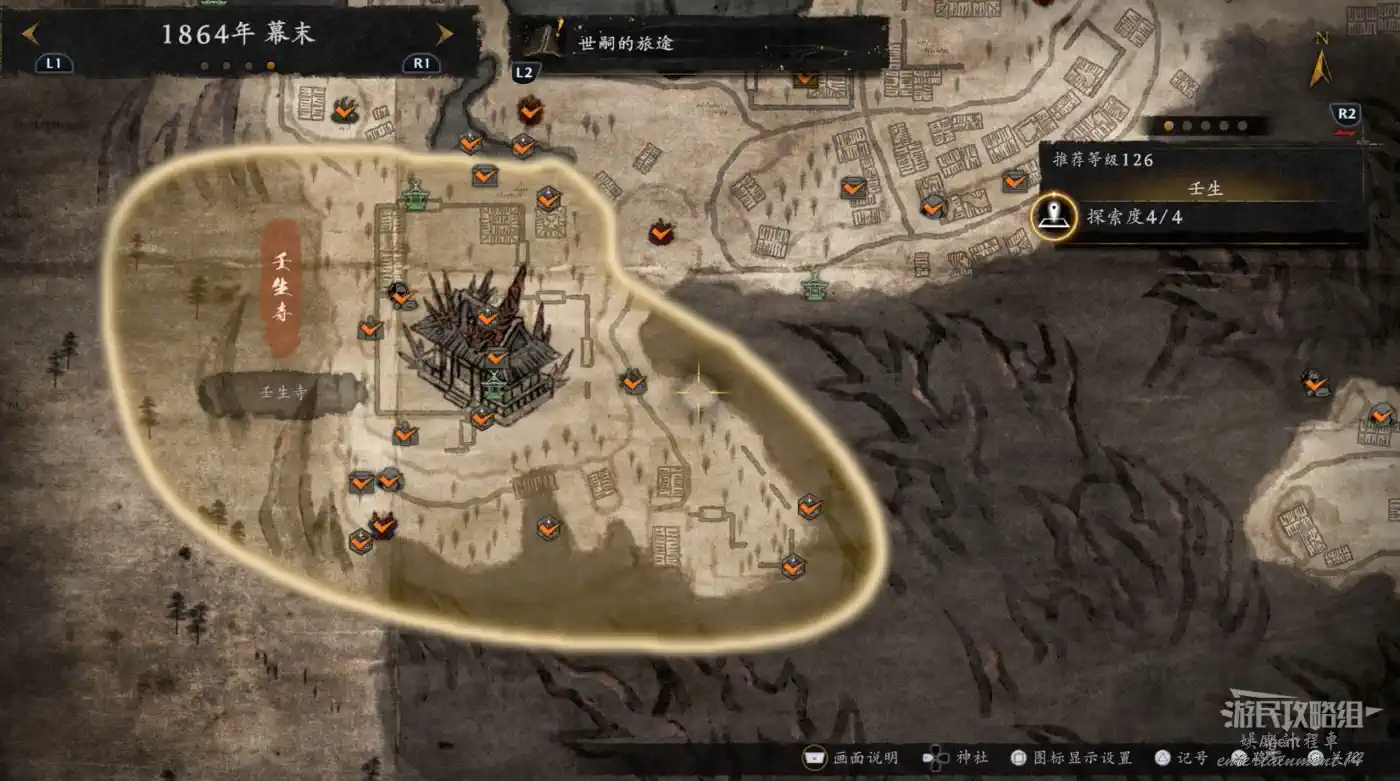
Task: Click the location pin icon beside 探索度
Action: pyautogui.click(x=1054, y=216)
